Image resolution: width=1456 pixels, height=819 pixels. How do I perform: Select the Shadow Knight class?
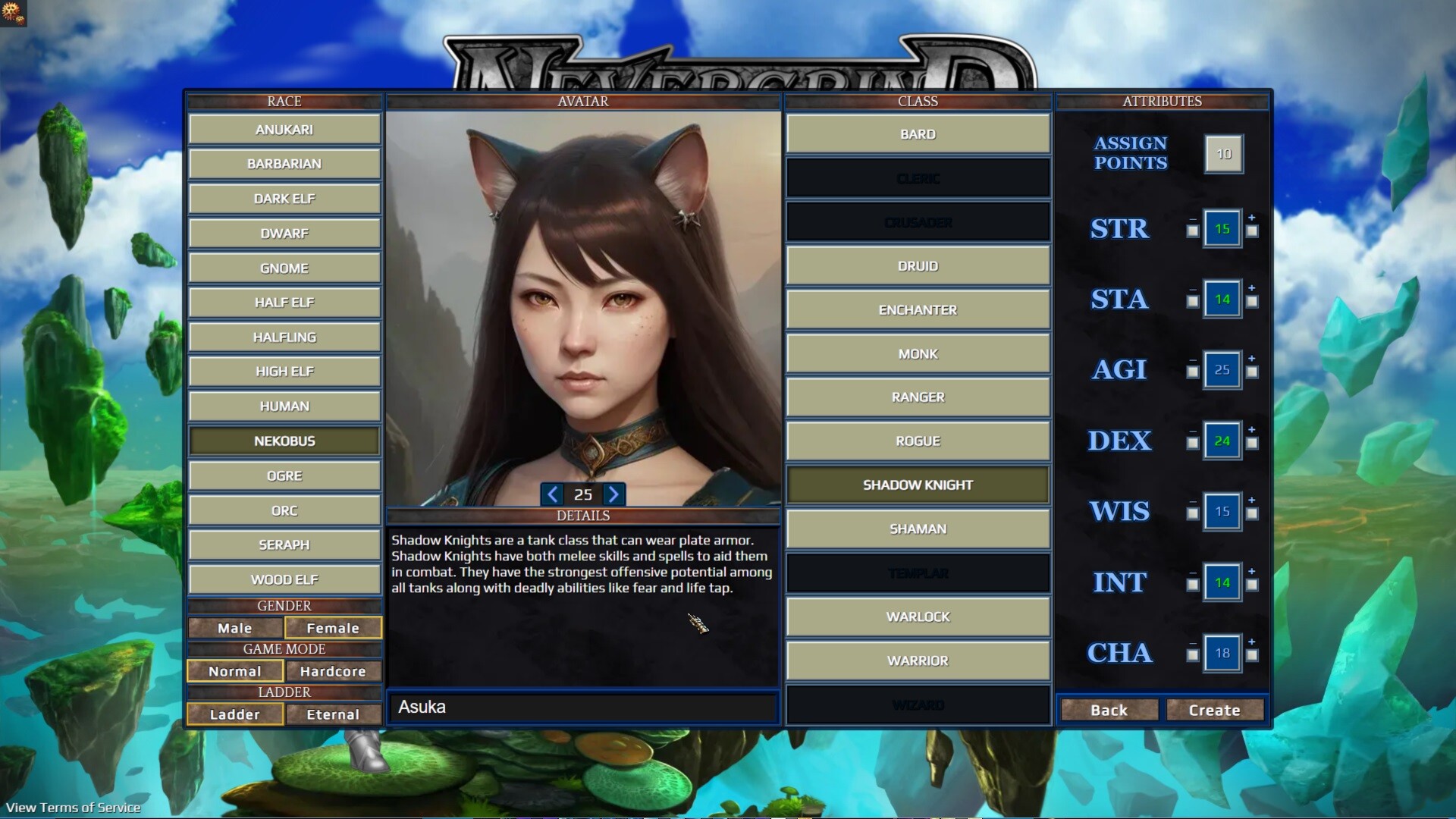[x=918, y=485]
